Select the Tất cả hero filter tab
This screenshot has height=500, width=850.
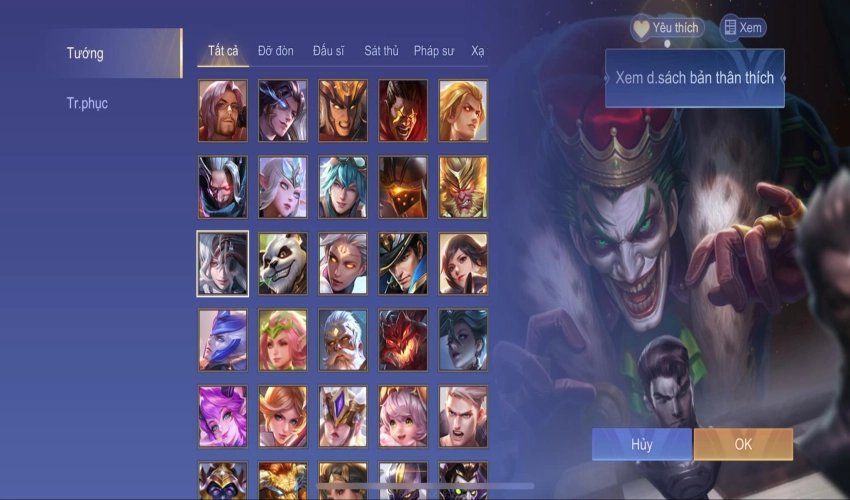223,51
